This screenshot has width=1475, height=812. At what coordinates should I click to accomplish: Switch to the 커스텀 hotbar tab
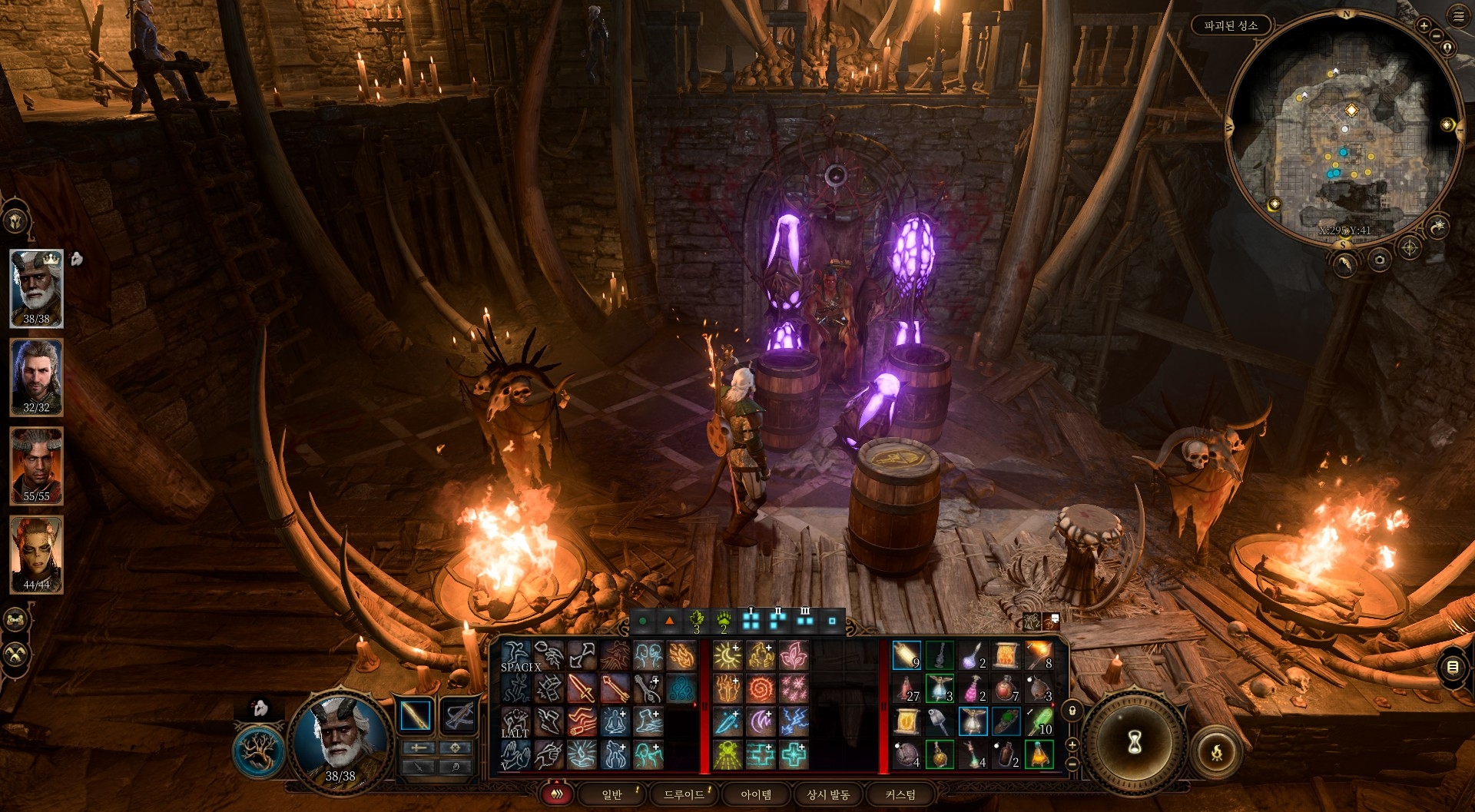coord(900,794)
